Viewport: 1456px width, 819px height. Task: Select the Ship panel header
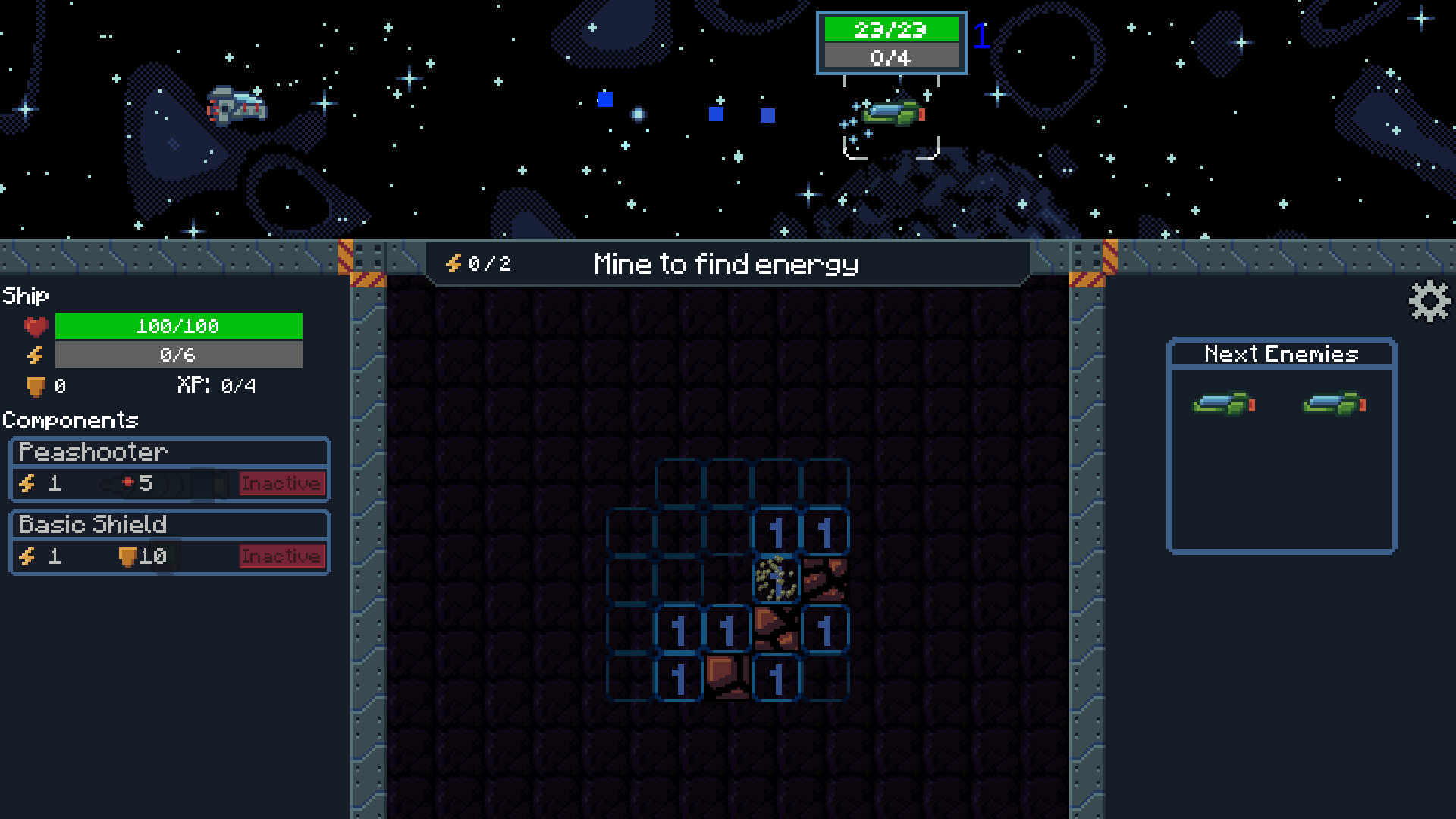click(x=25, y=295)
